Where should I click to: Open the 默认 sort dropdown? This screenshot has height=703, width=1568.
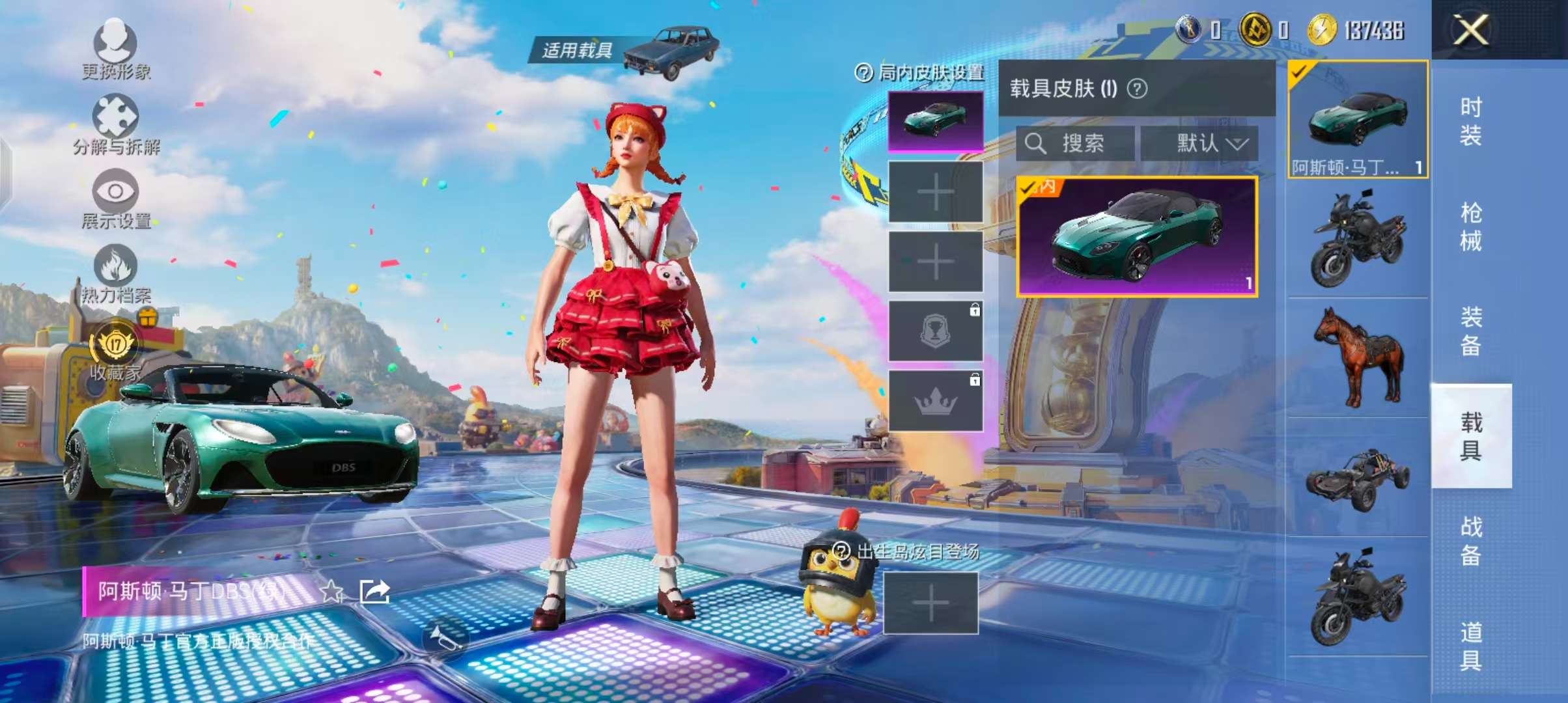(1199, 143)
